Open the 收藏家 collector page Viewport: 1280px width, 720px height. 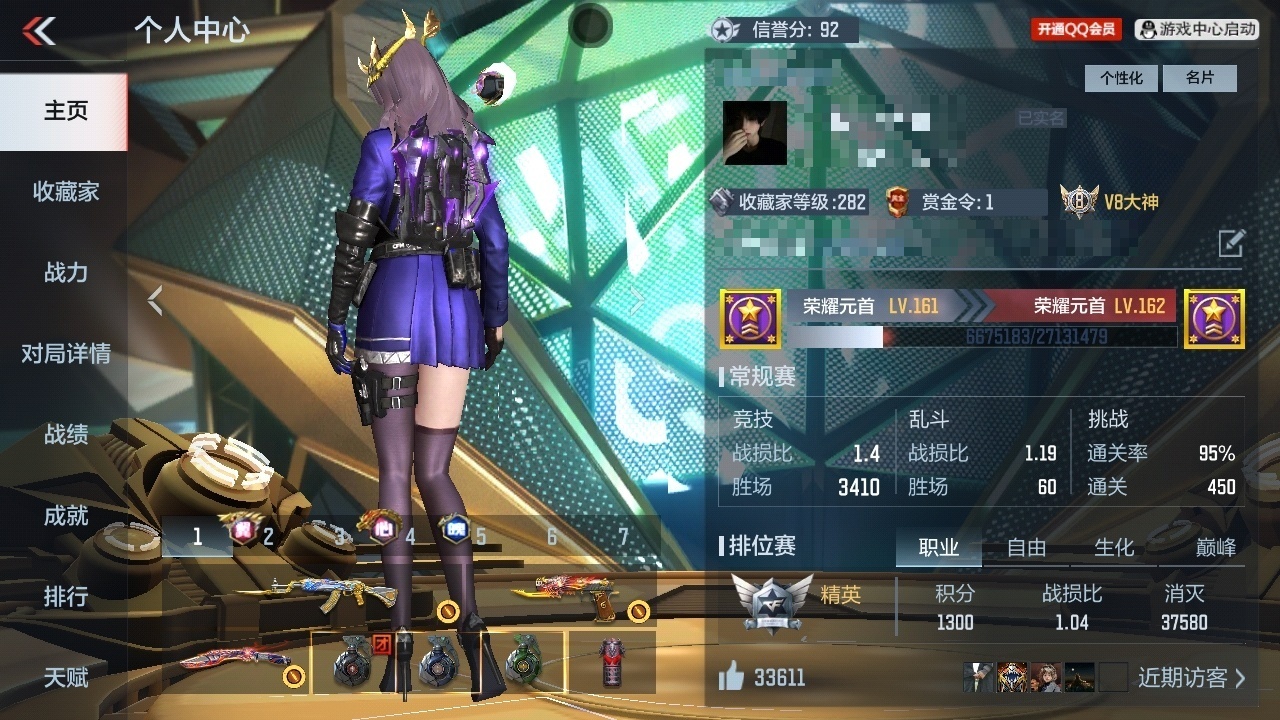click(x=65, y=192)
